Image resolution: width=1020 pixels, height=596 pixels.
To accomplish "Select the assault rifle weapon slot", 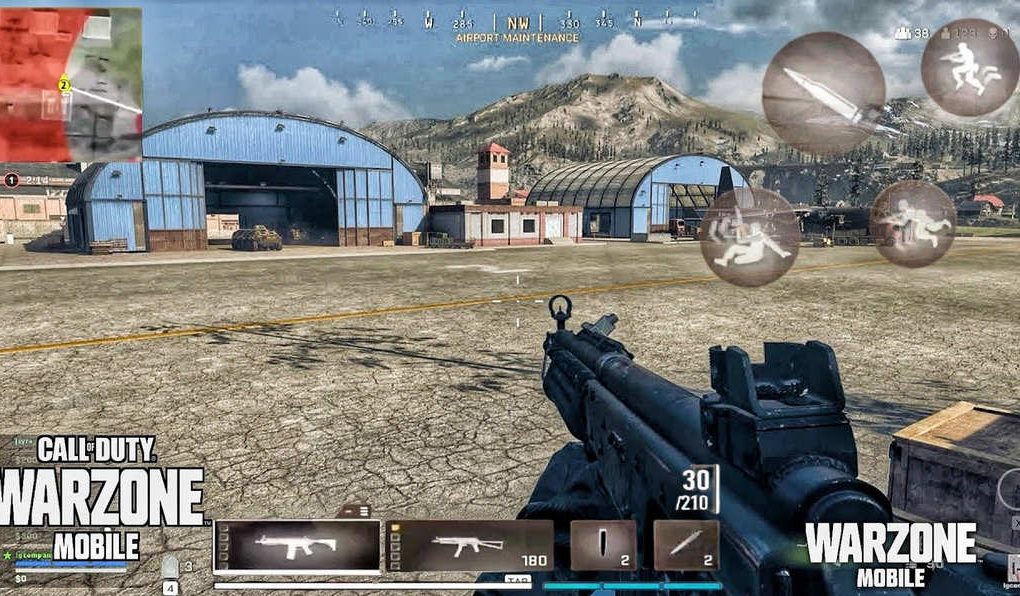I will click(x=297, y=547).
